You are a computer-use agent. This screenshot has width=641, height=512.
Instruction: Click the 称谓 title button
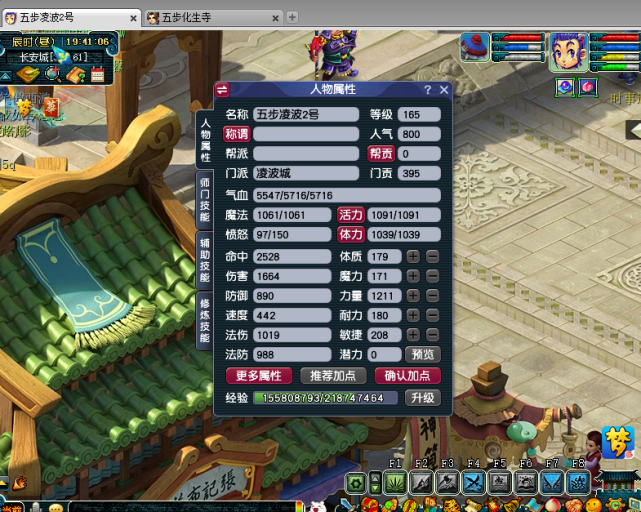[x=236, y=134]
